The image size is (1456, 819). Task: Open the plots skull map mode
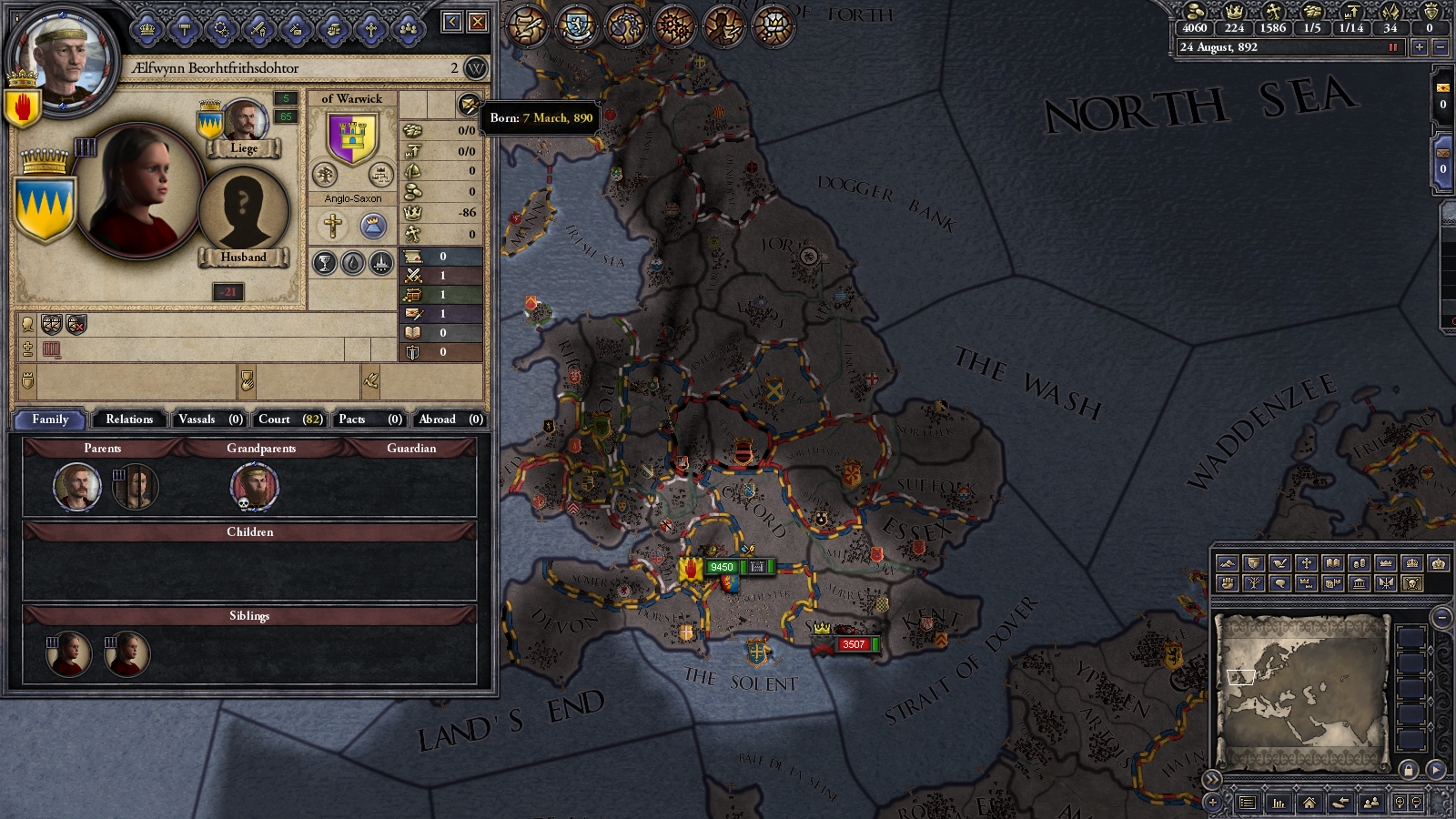coord(1411,584)
